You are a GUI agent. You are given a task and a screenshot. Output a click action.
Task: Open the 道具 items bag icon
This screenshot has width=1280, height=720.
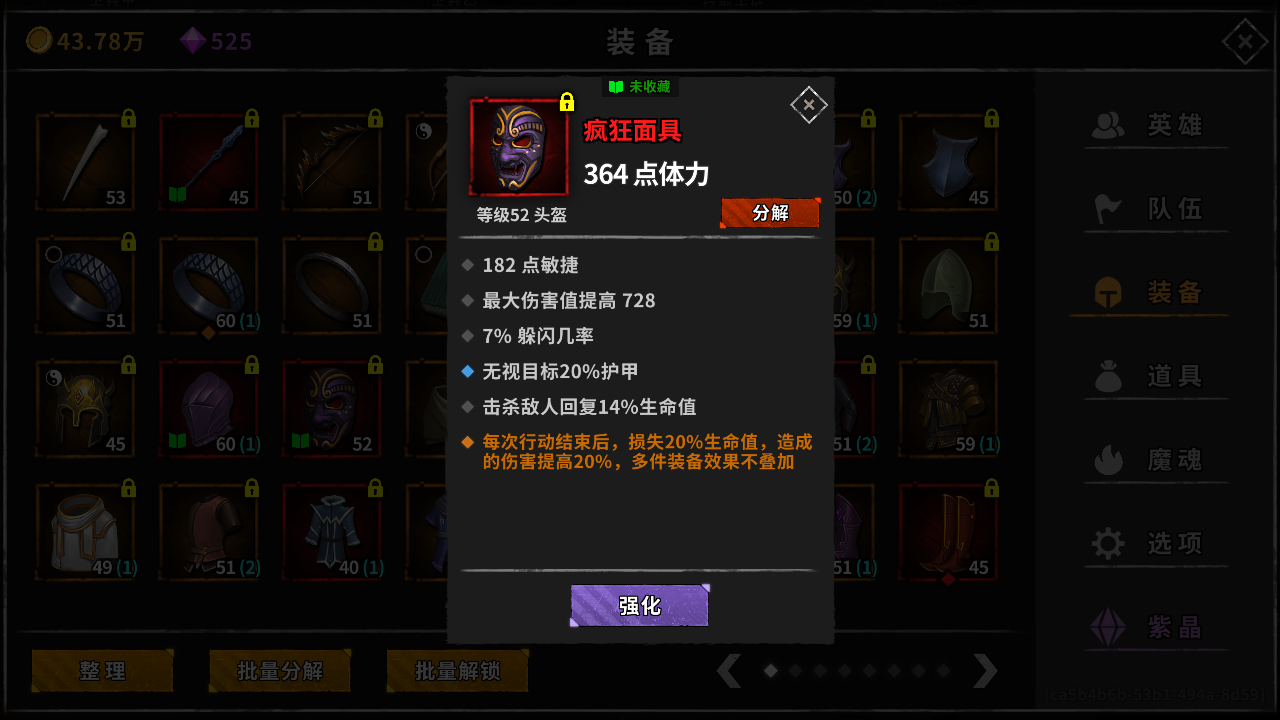pos(1107,375)
